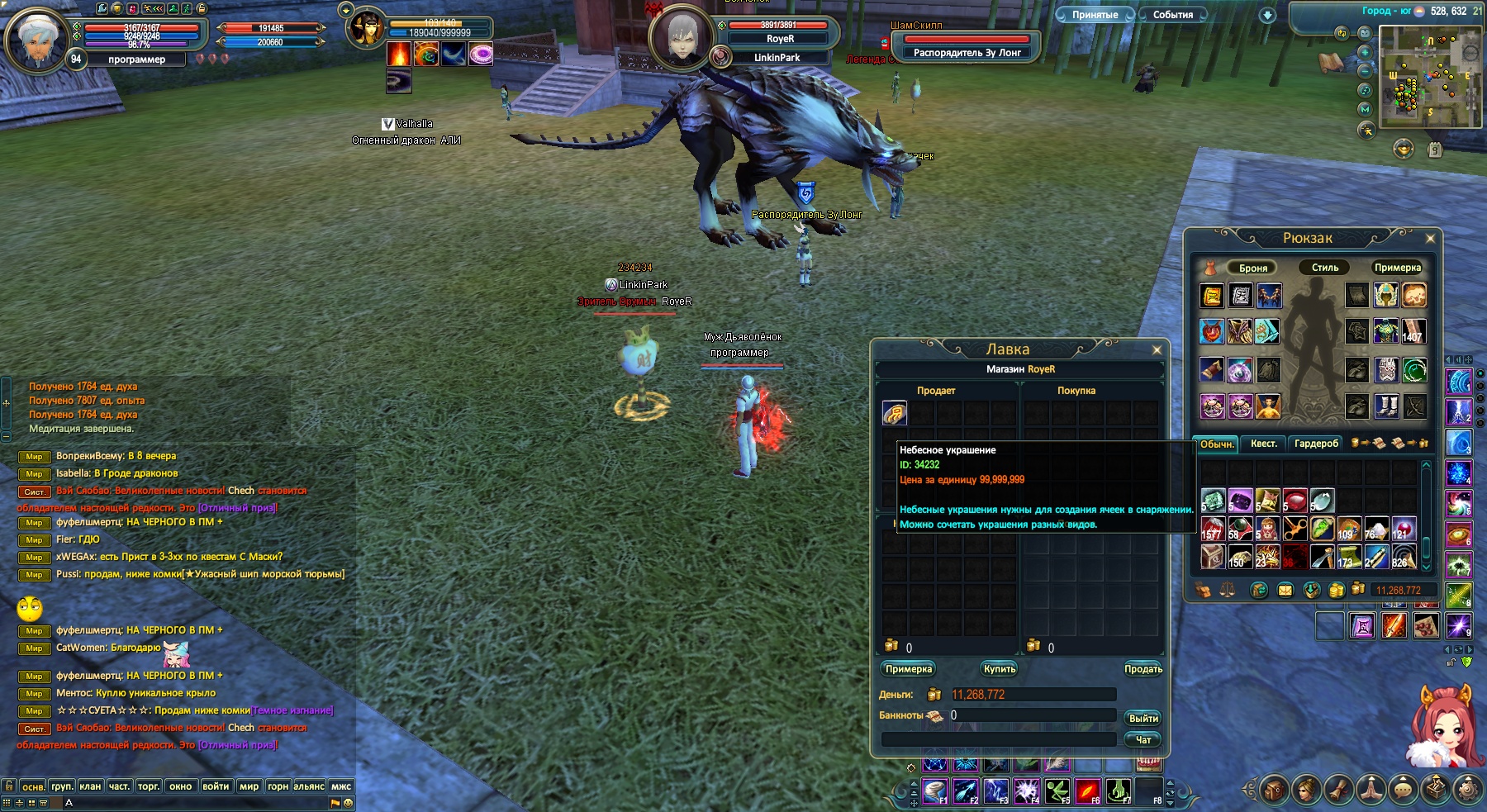1487x812 pixels.
Task: Switch to the Квест. inventory tab
Action: tap(1263, 444)
